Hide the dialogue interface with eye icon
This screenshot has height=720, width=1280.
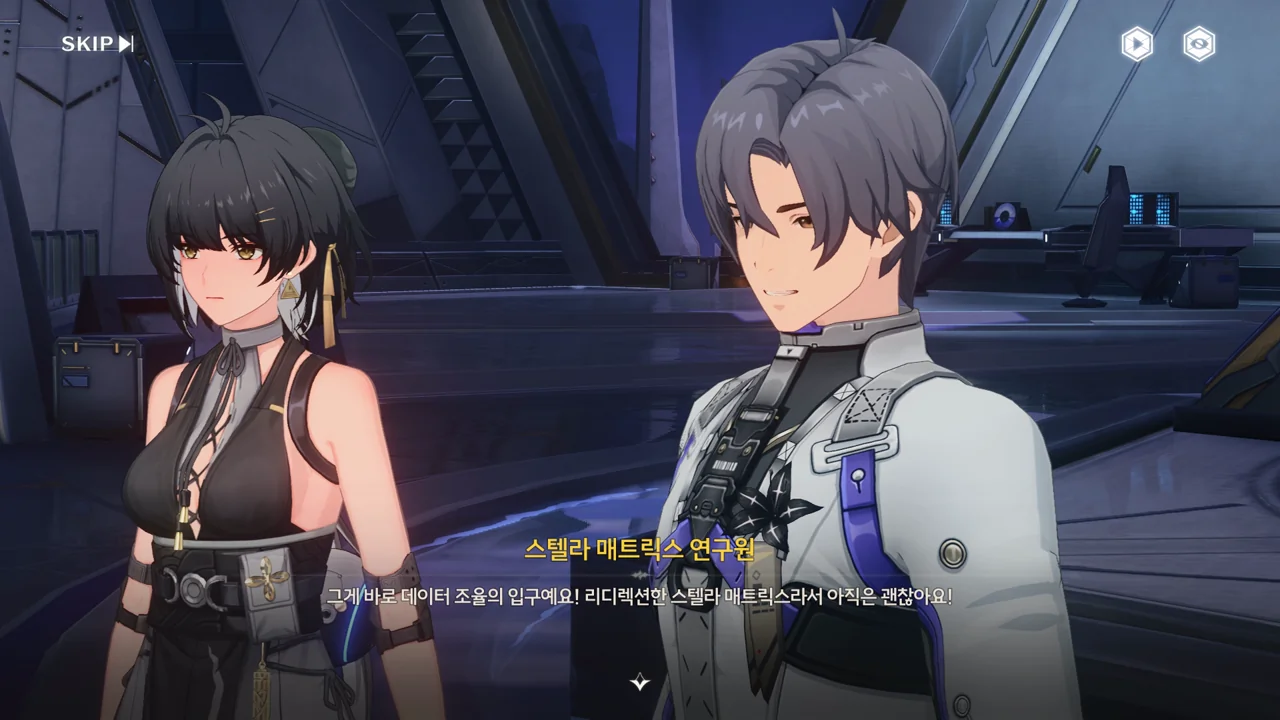point(1199,44)
